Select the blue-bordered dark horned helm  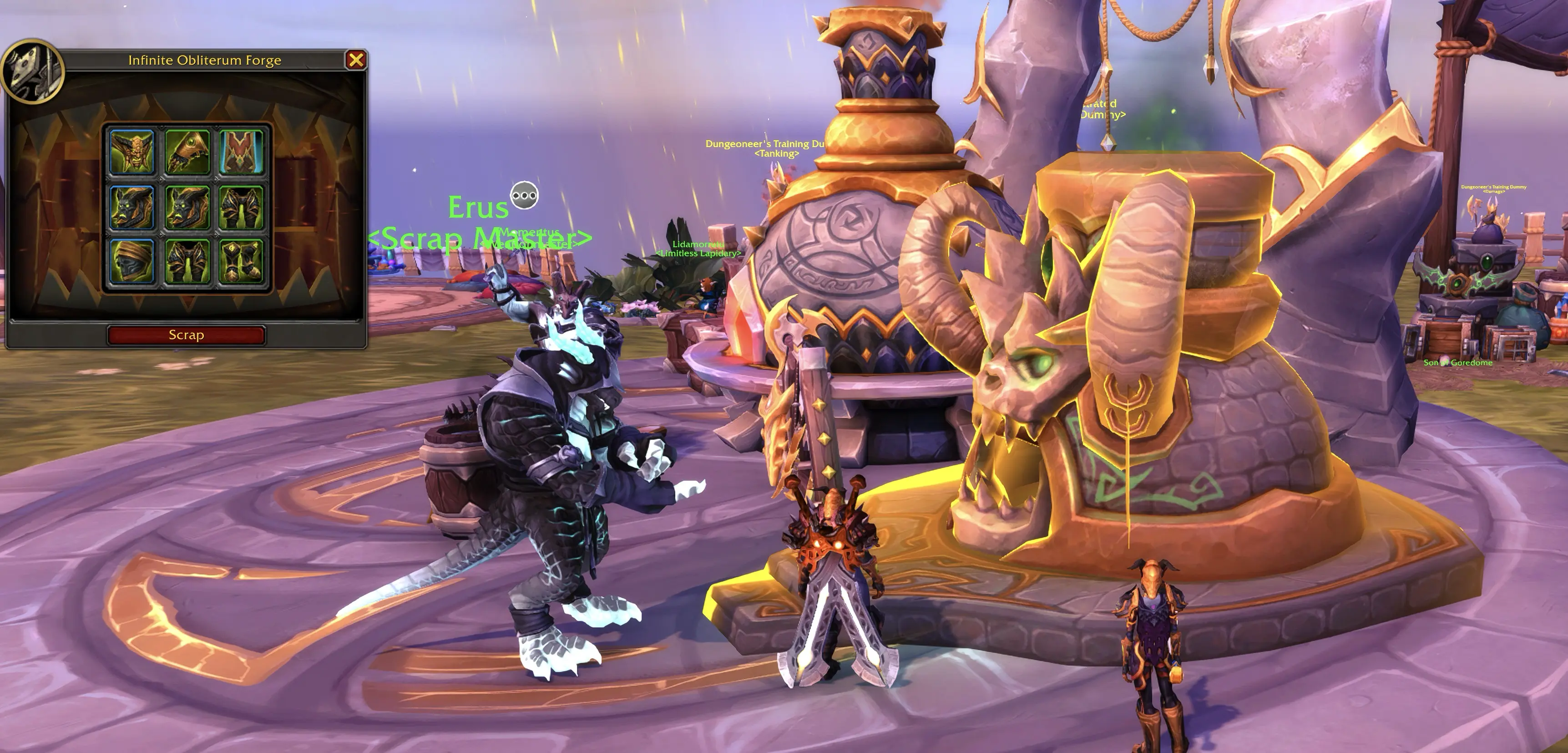coord(132,207)
